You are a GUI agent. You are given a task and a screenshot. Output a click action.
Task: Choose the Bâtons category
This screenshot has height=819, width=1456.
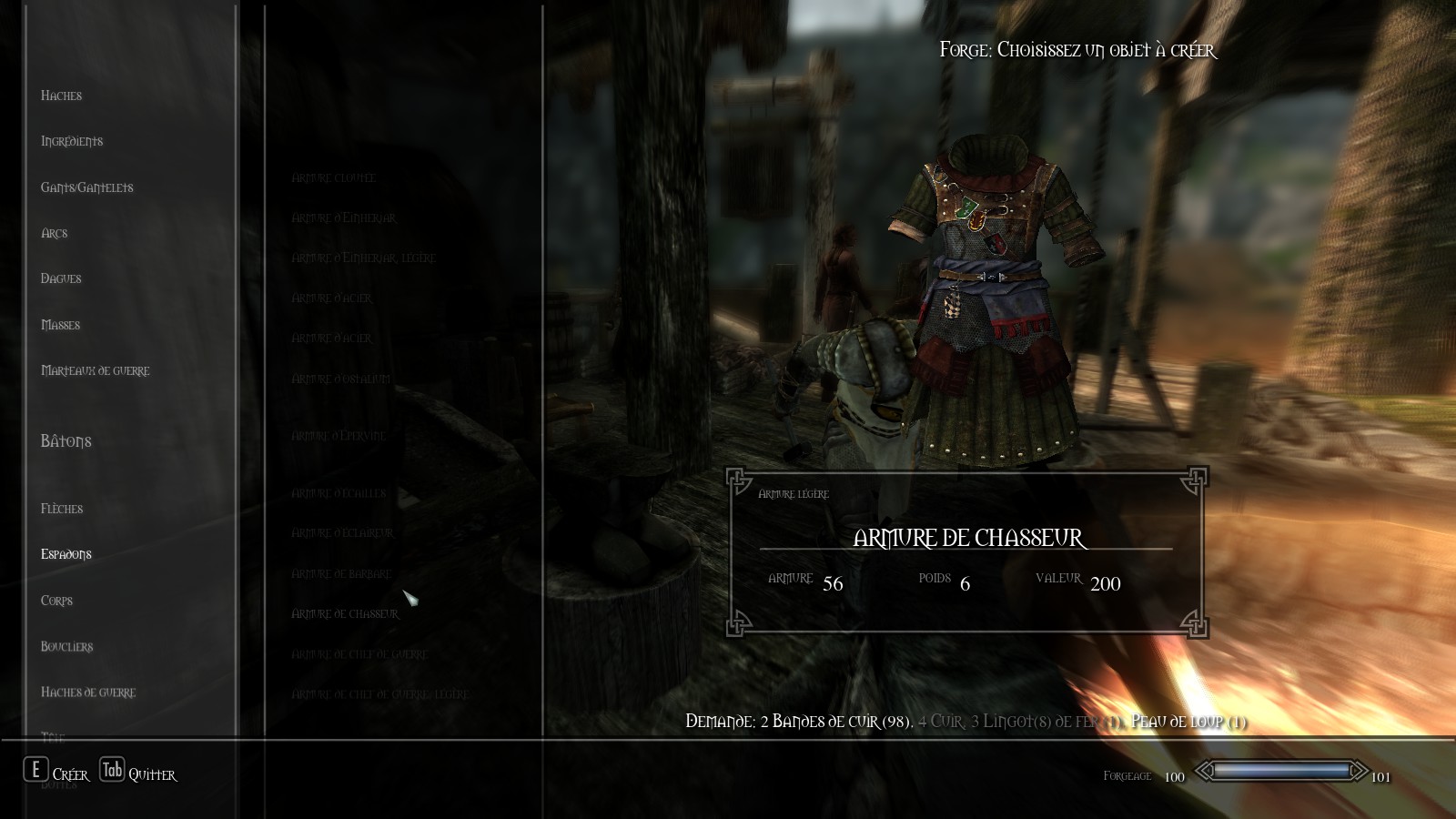coord(66,441)
